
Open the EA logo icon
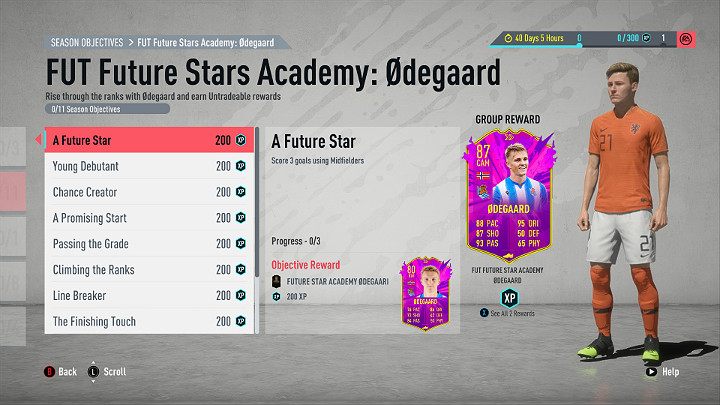click(689, 38)
